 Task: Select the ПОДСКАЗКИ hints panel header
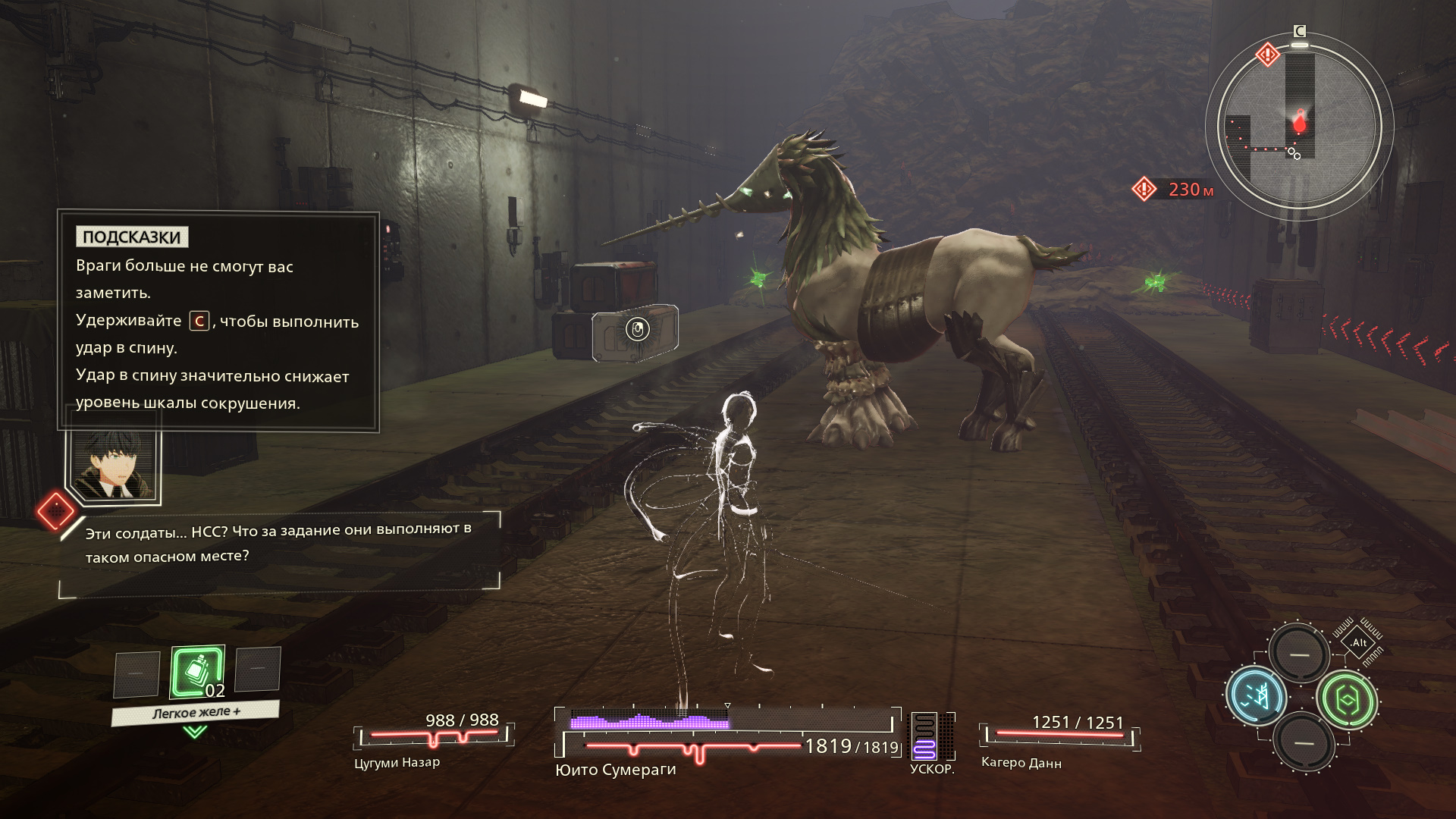pos(132,237)
